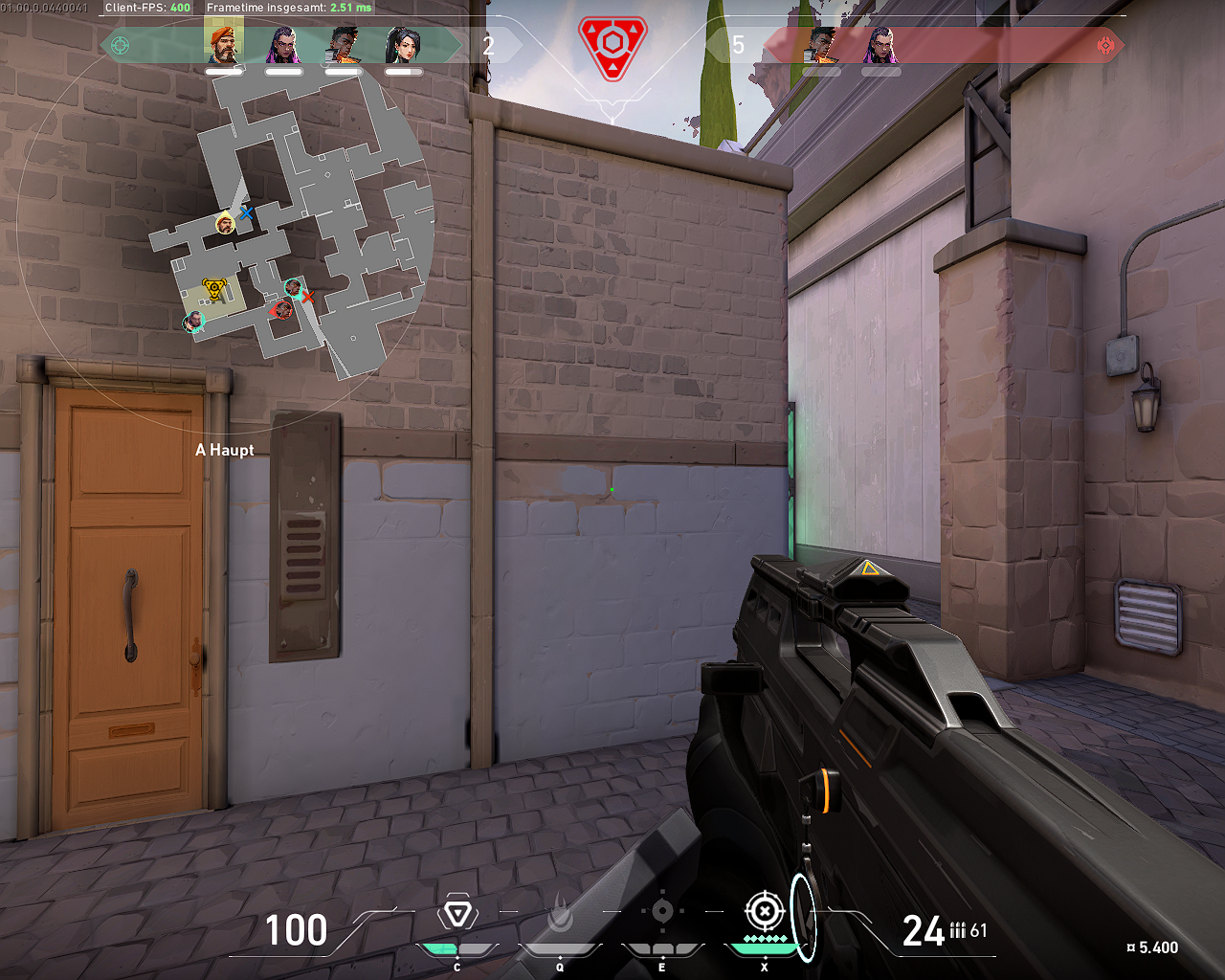Click the first enemy portrait on the red side
1225x980 pixels.
(x=820, y=43)
